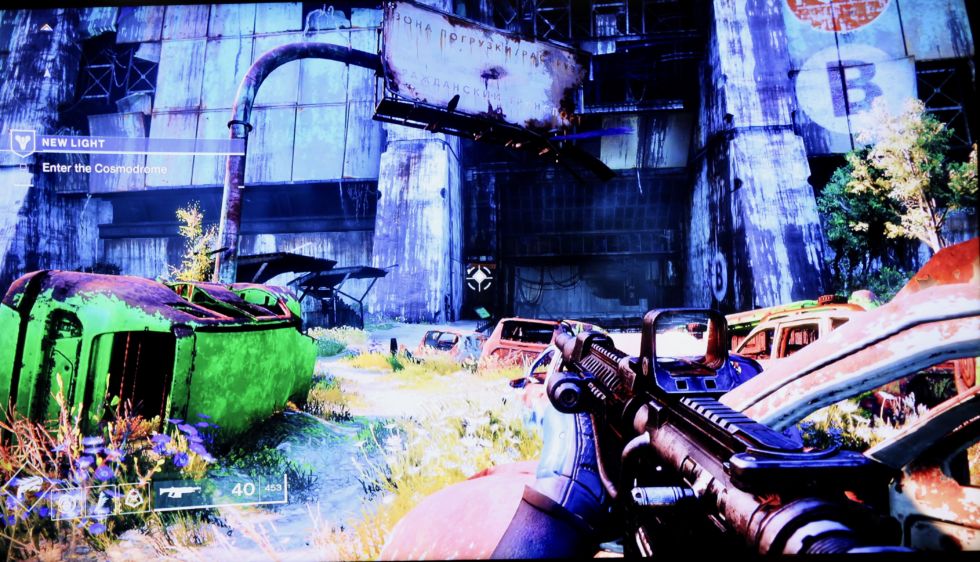This screenshot has width=980, height=562.
Task: Trigger the class ability icon
Action: 132,497
